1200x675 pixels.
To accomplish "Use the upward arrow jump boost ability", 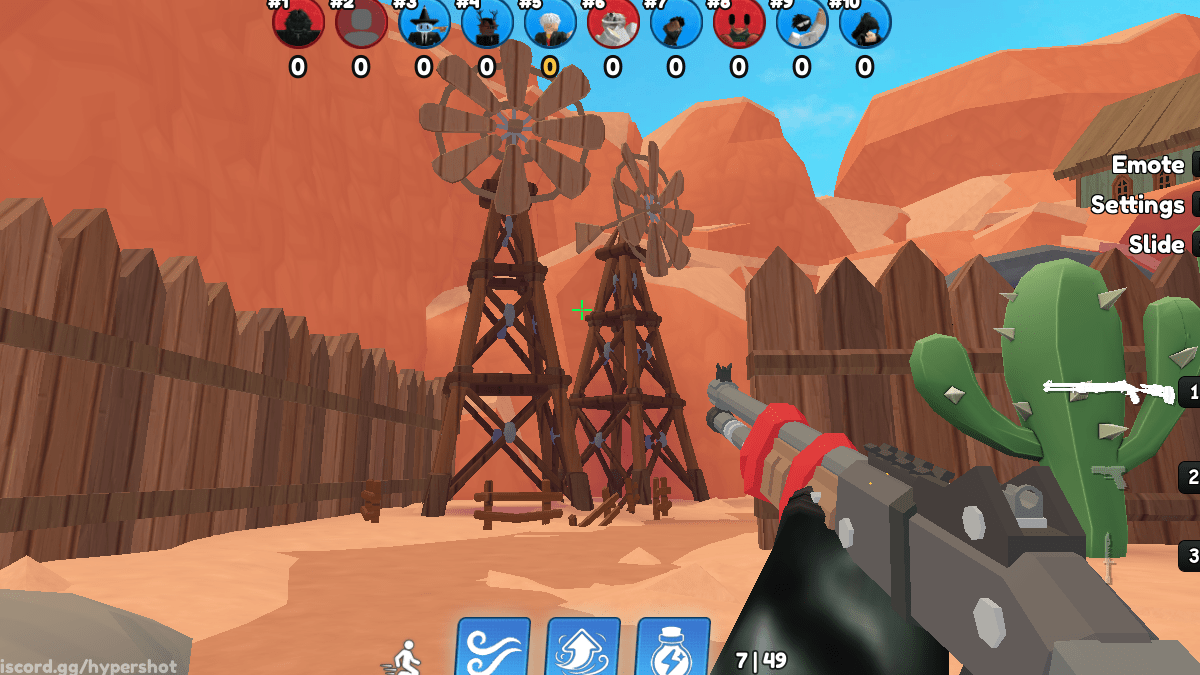I will [x=583, y=648].
